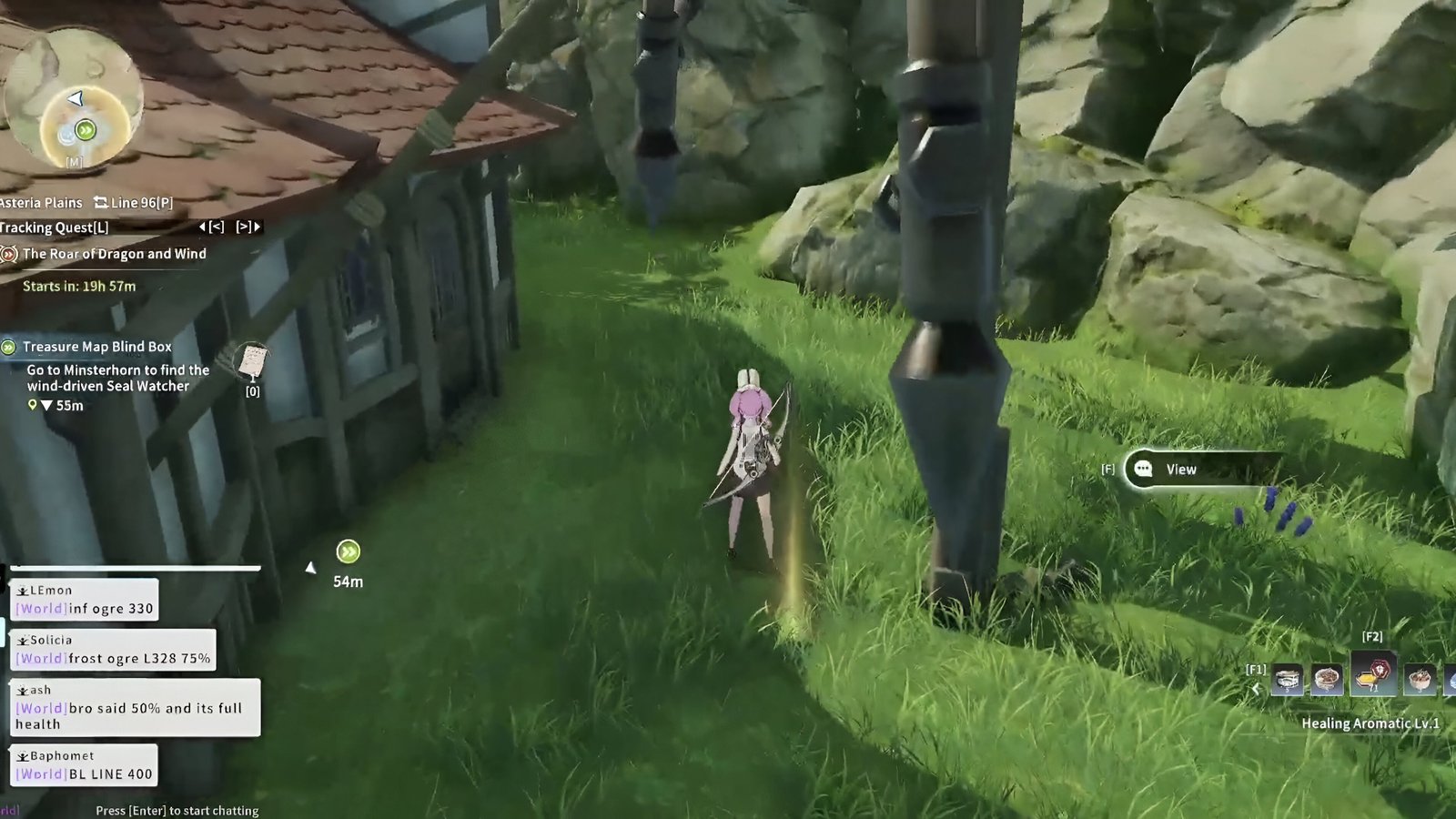Toggle the location pin next to 55m
This screenshot has height=819, width=1456.
point(32,405)
